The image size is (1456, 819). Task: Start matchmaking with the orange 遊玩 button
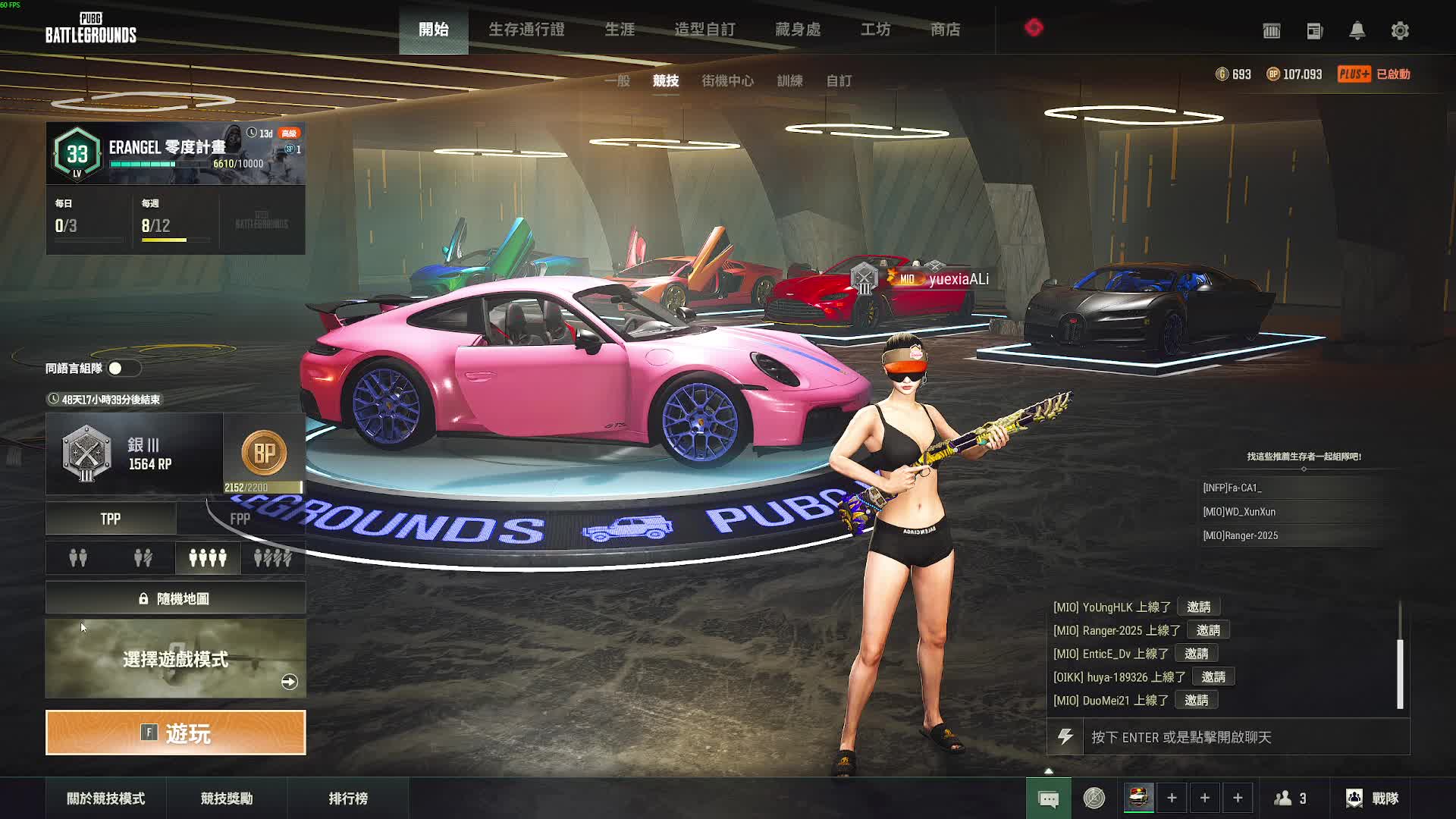coord(175,733)
